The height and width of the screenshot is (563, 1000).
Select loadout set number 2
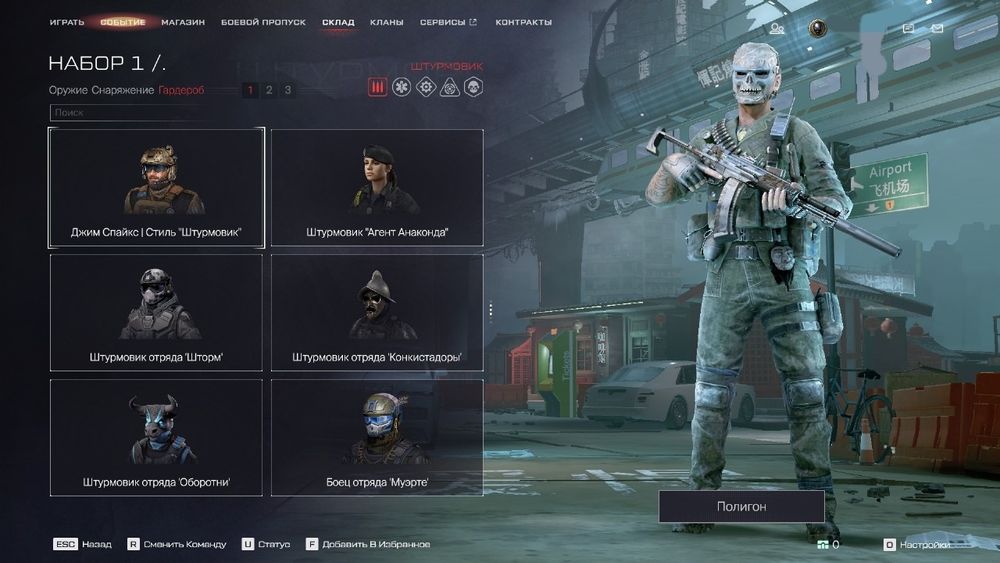pos(269,90)
